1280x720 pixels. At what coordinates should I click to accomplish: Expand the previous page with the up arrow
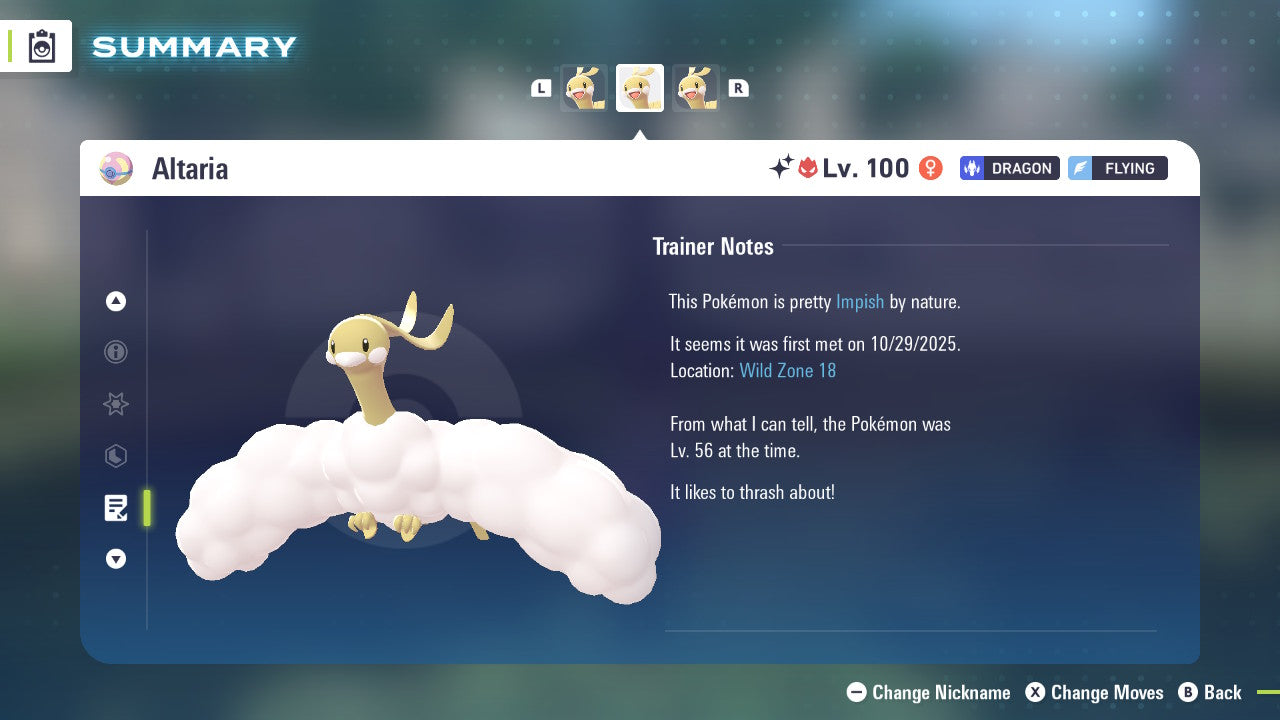(116, 301)
